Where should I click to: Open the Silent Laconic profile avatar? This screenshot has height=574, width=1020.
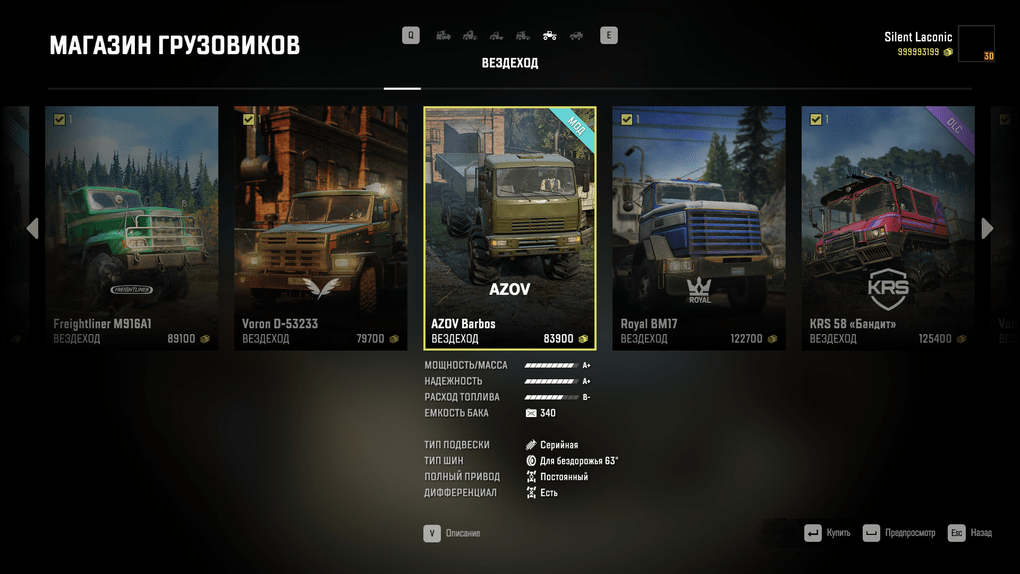pos(975,44)
